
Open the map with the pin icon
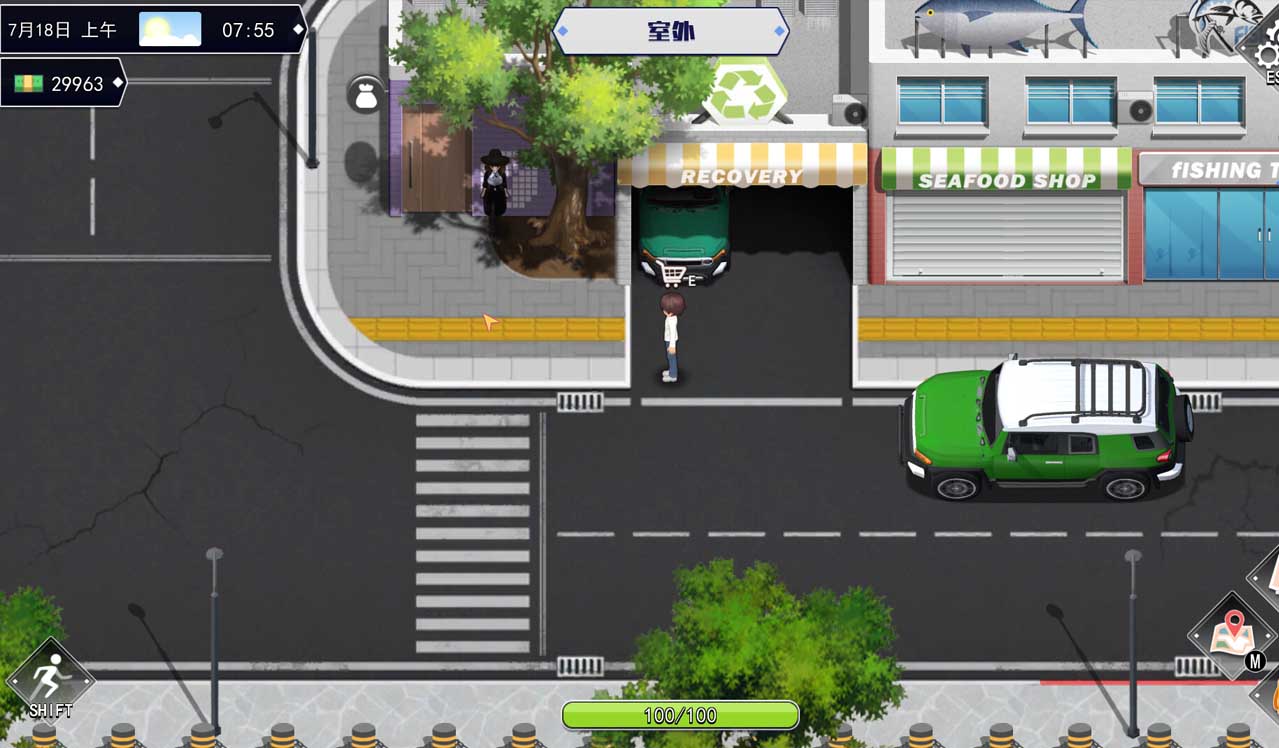pyautogui.click(x=1233, y=634)
